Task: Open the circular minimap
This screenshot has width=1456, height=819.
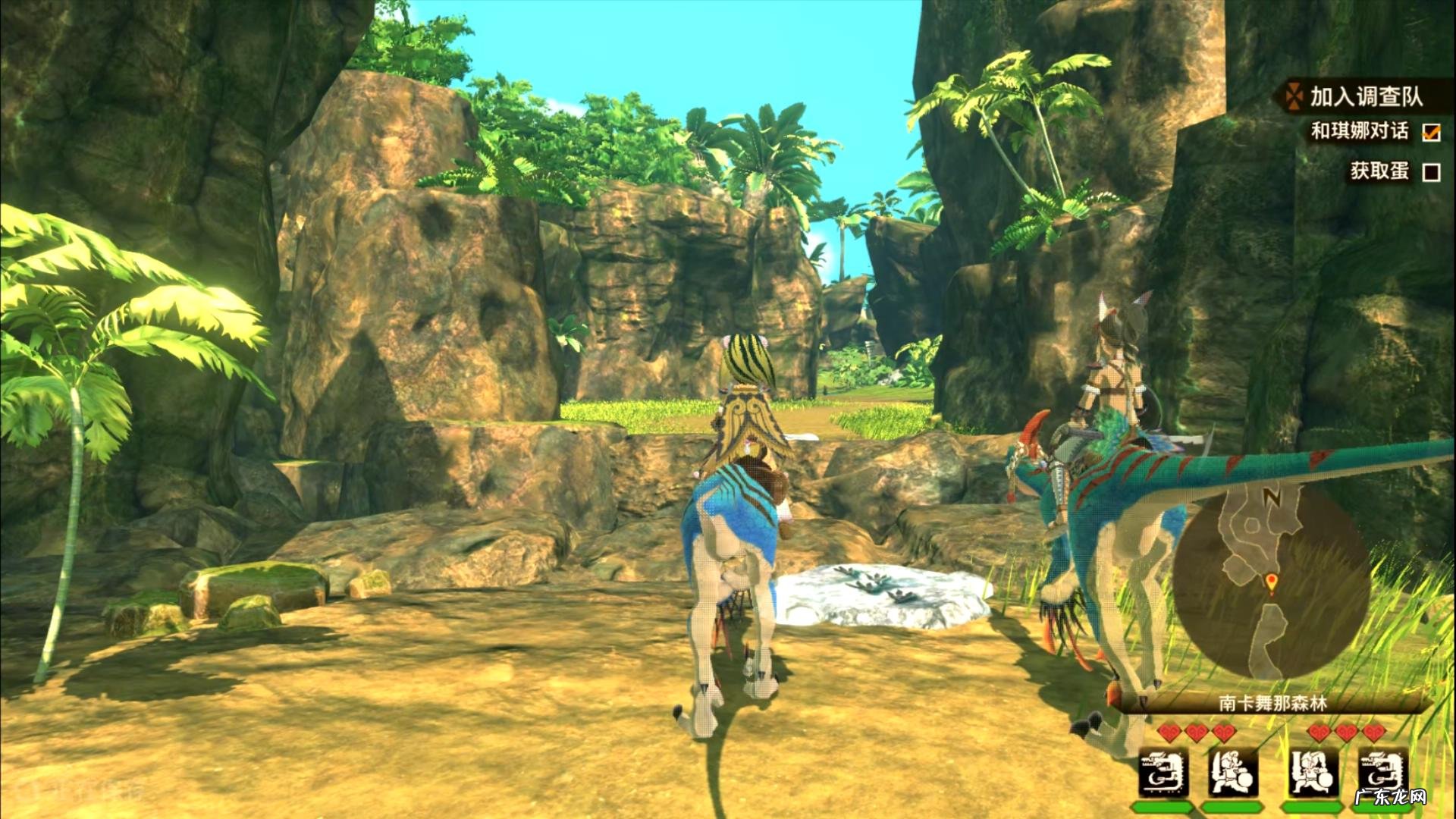Action: [1272, 582]
